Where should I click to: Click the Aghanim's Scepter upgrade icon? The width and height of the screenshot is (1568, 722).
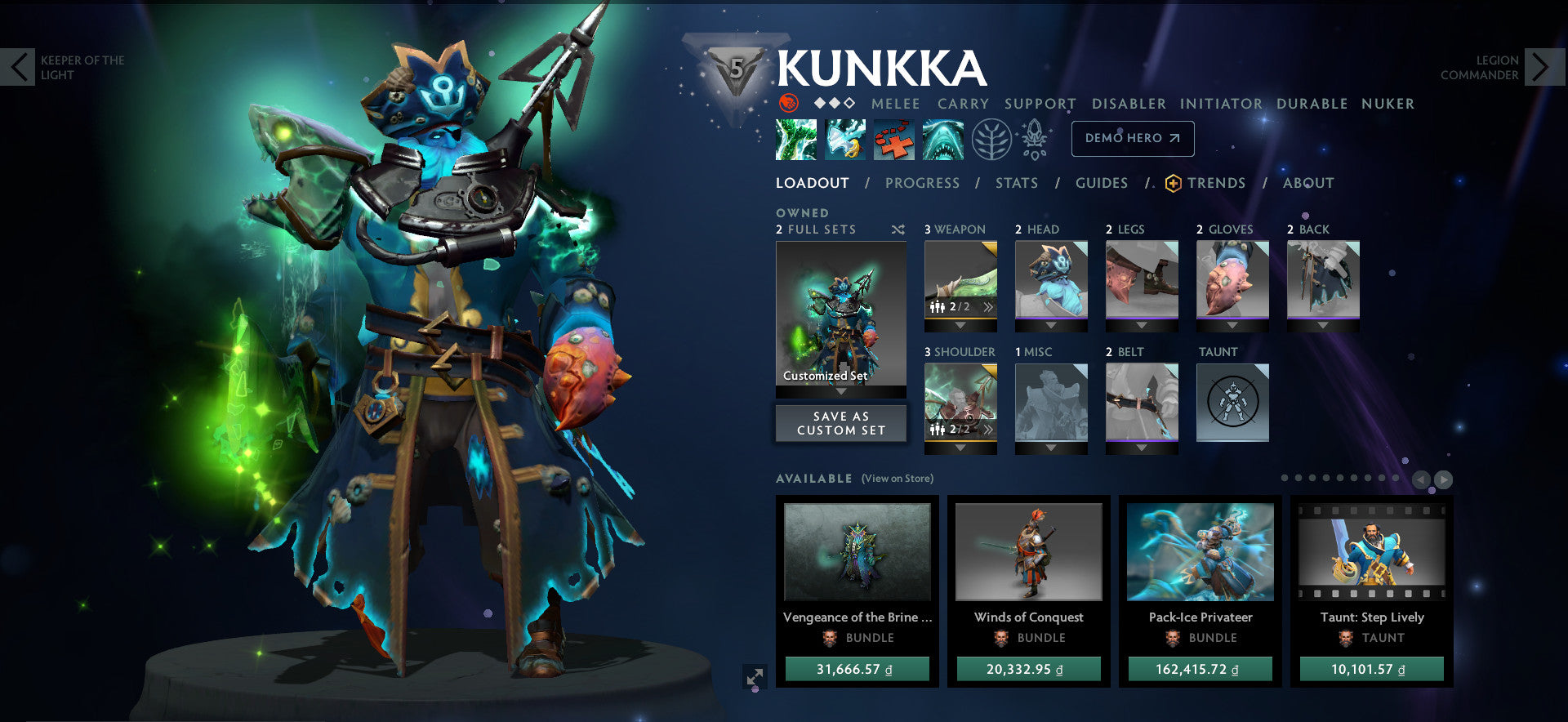[1034, 139]
